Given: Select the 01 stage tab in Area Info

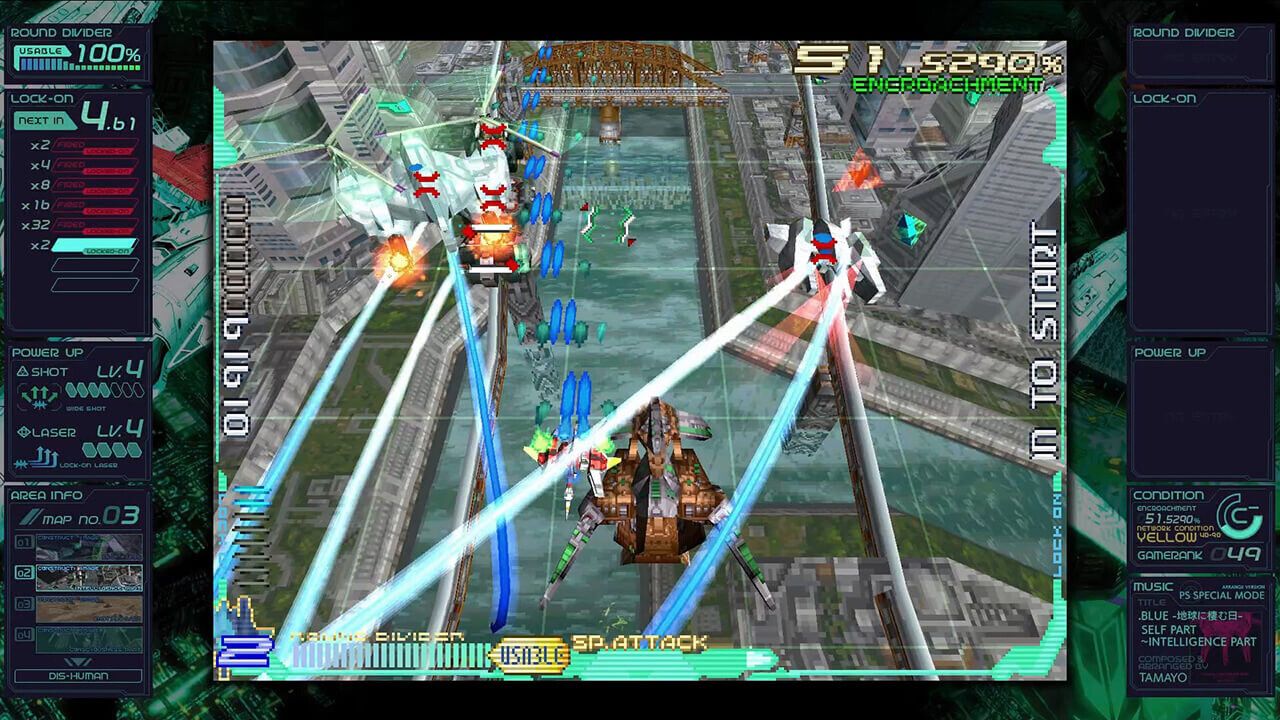Looking at the screenshot, I should click(x=23, y=542).
